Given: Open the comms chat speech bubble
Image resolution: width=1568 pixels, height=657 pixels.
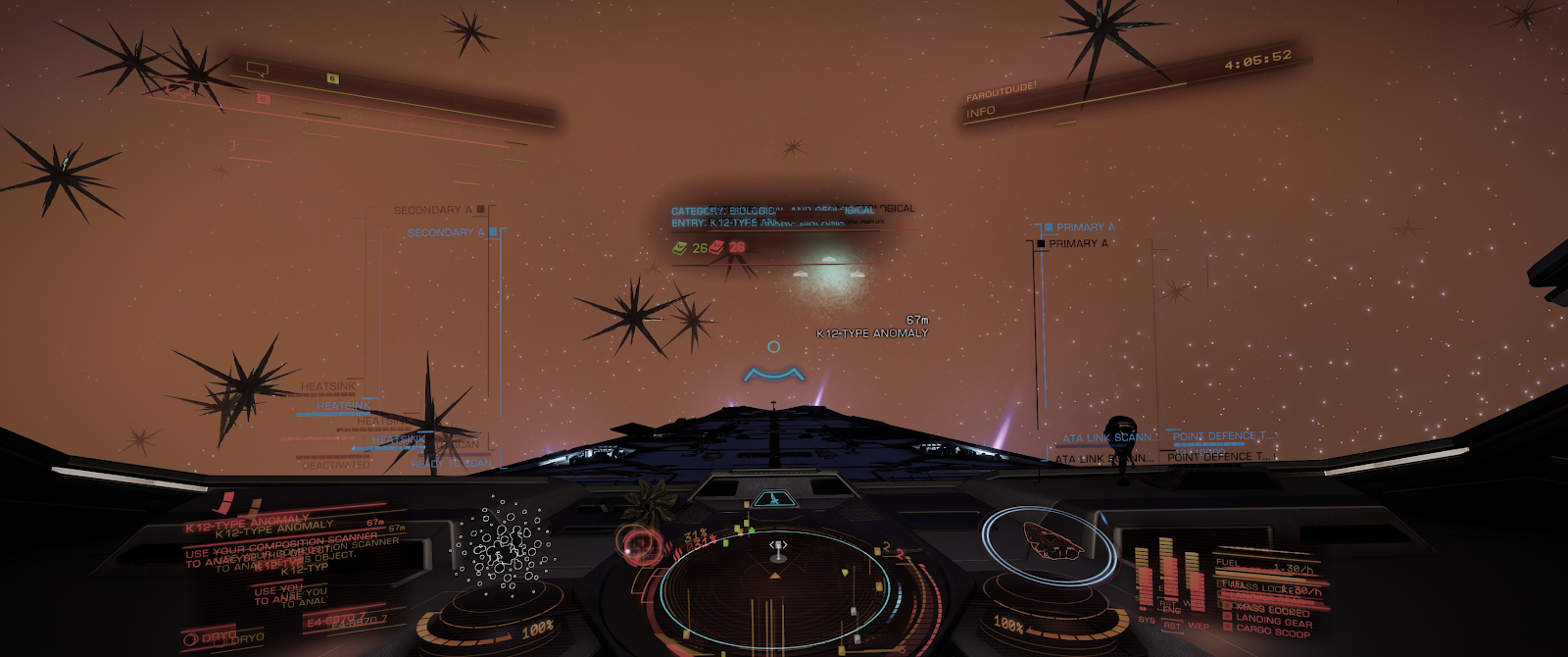Looking at the screenshot, I should pyautogui.click(x=258, y=70).
